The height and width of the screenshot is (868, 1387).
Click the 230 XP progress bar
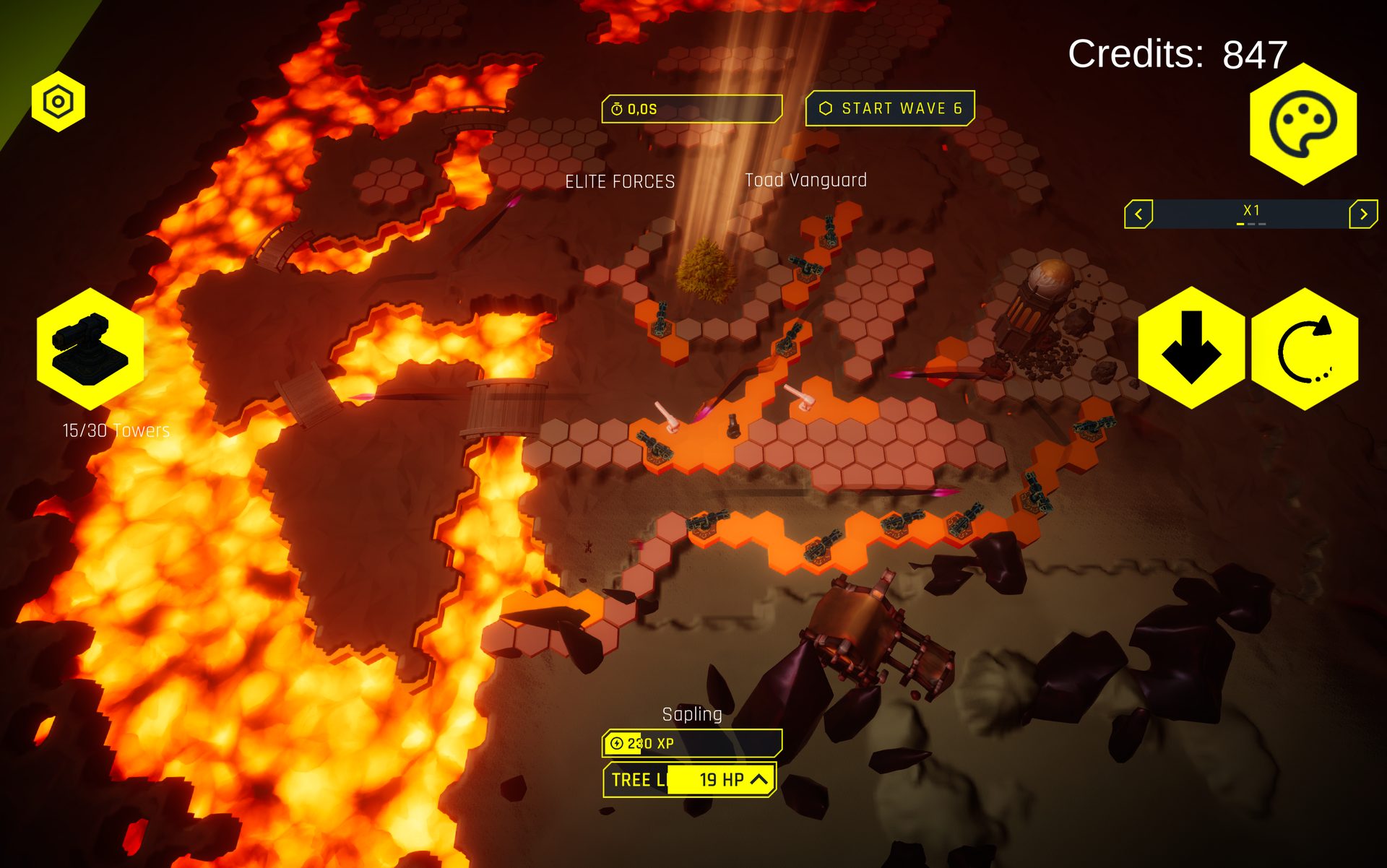[693, 742]
